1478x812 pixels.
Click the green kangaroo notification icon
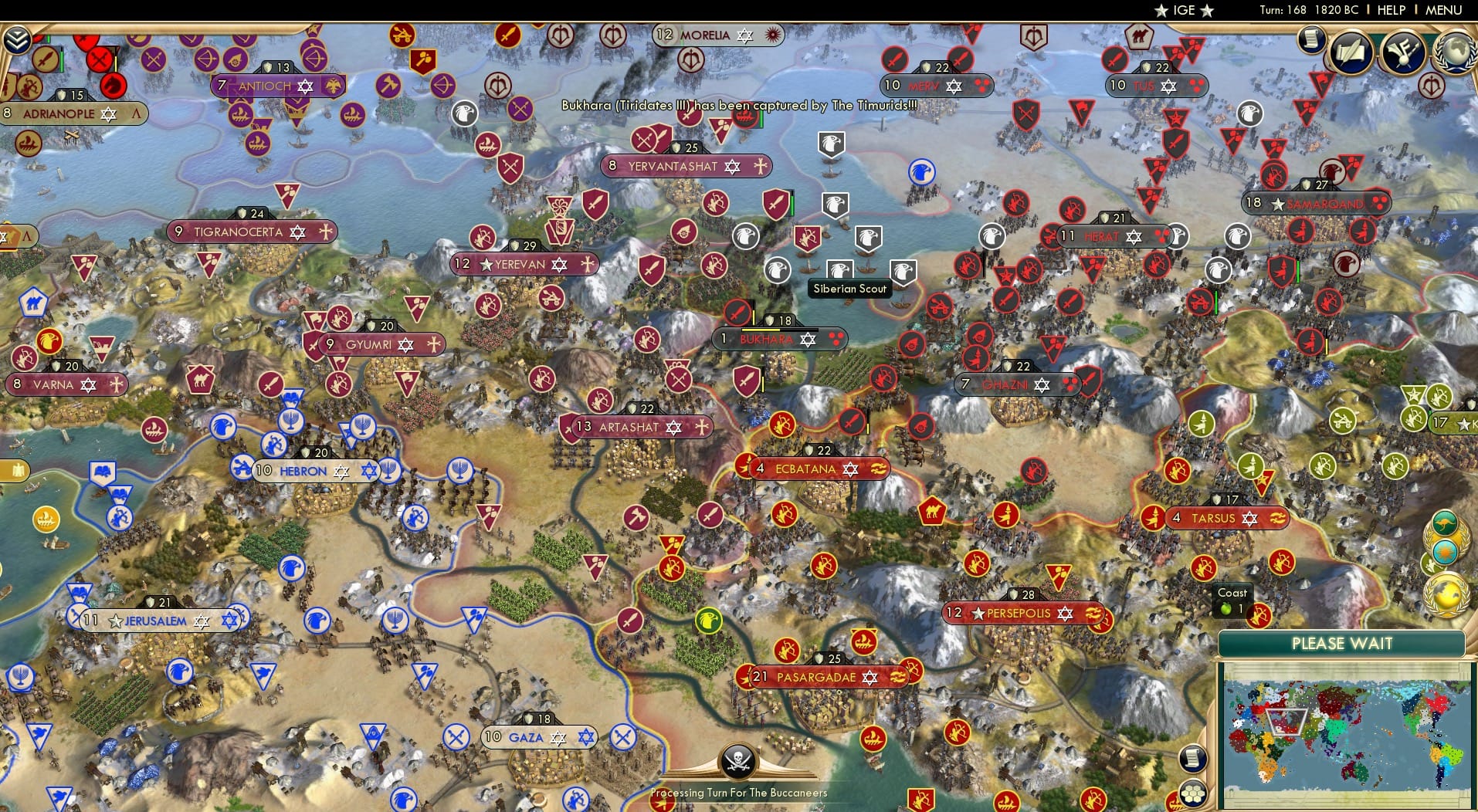1446,524
